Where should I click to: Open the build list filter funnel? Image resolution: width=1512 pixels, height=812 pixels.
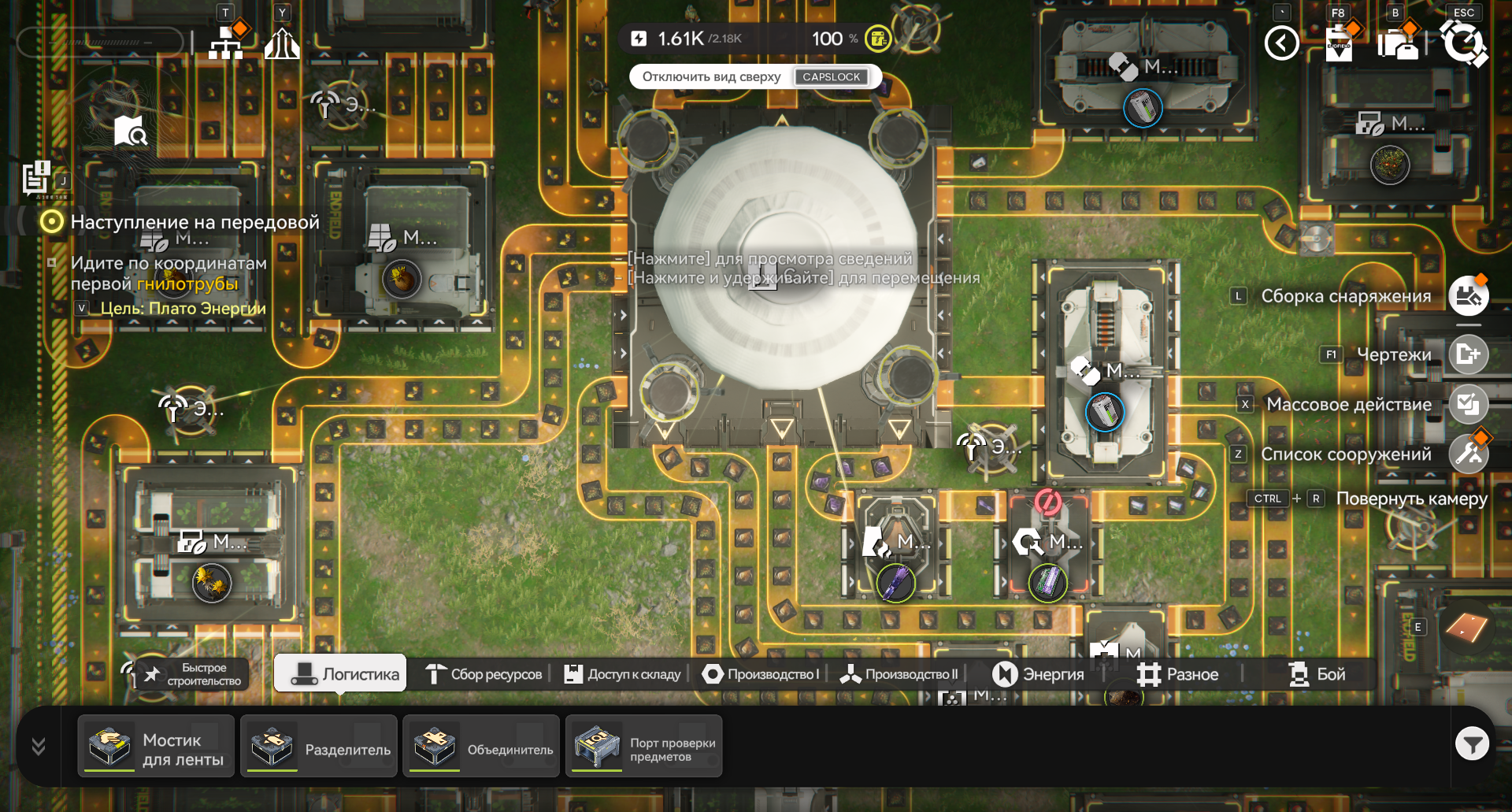click(1471, 743)
